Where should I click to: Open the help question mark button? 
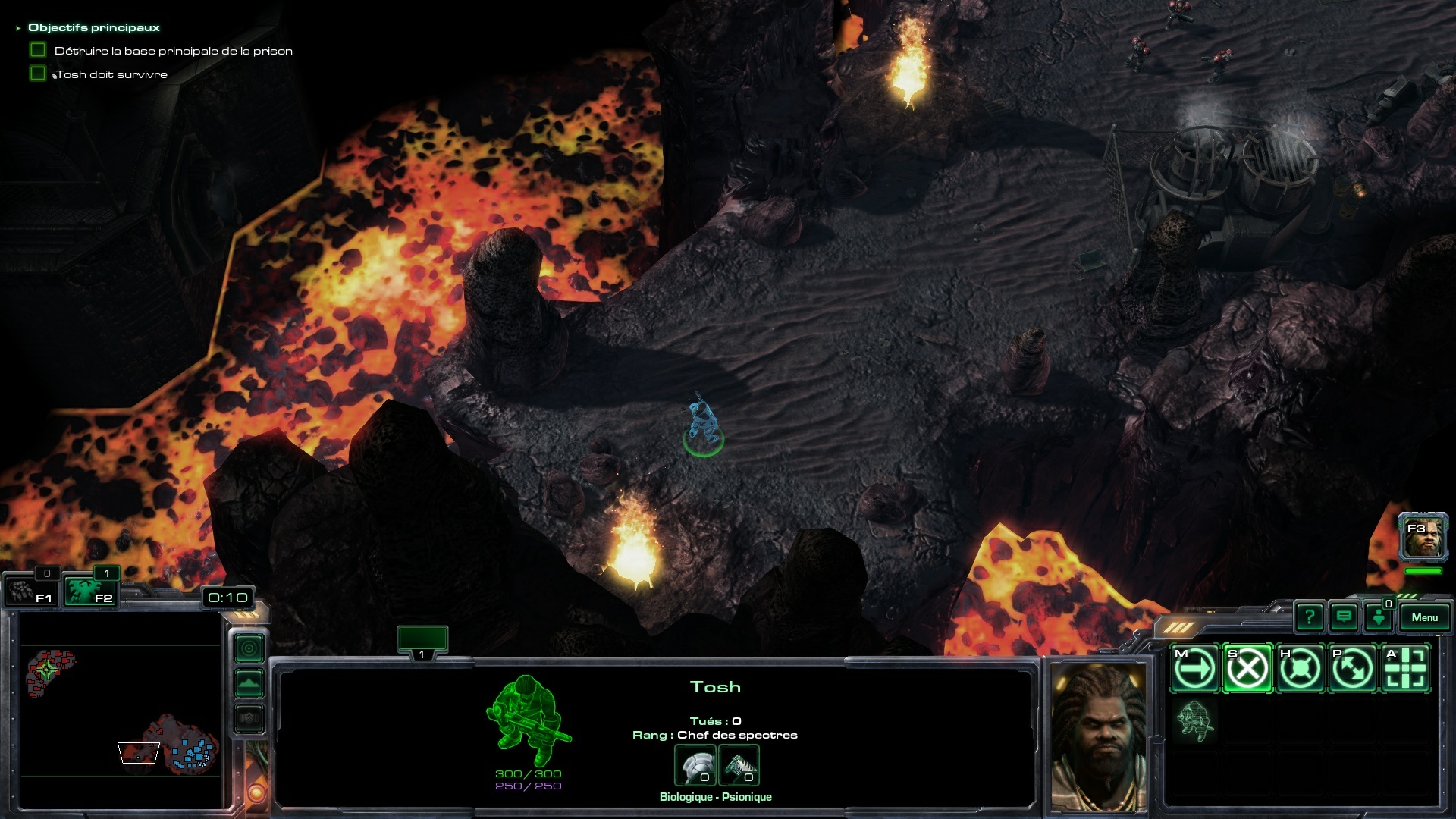point(1310,617)
